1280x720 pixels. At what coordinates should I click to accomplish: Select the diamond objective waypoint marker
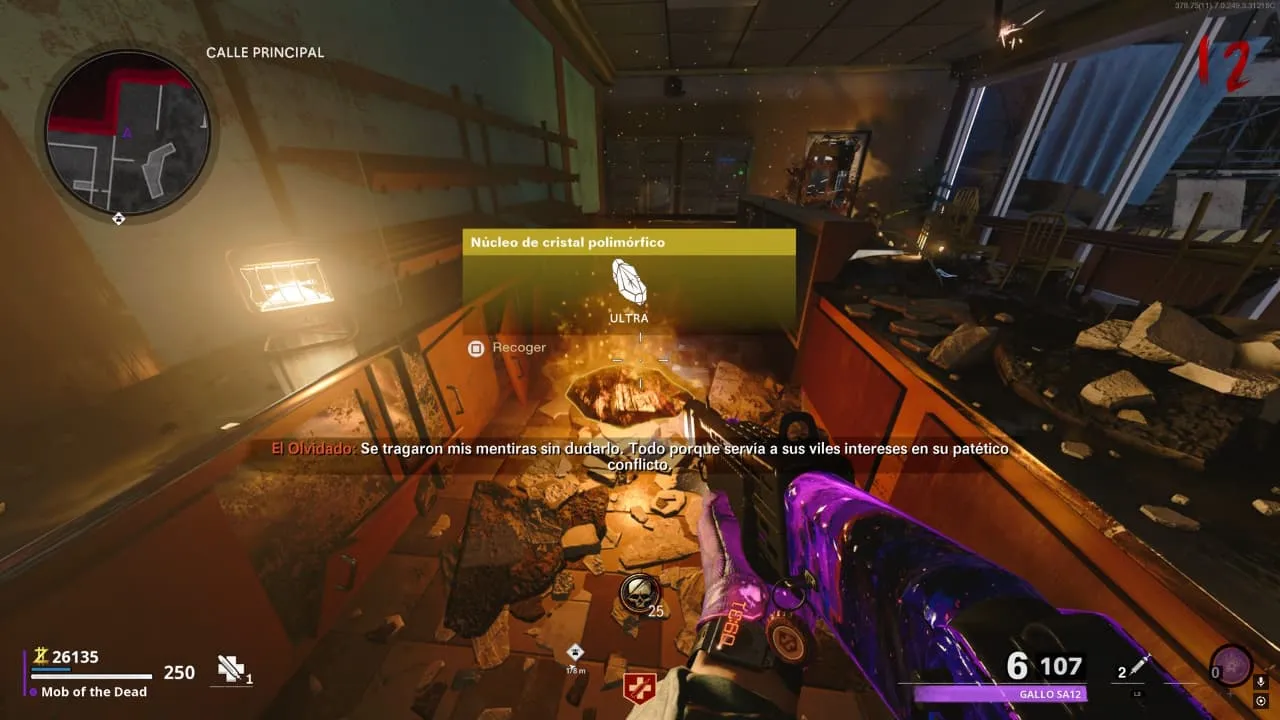574,652
